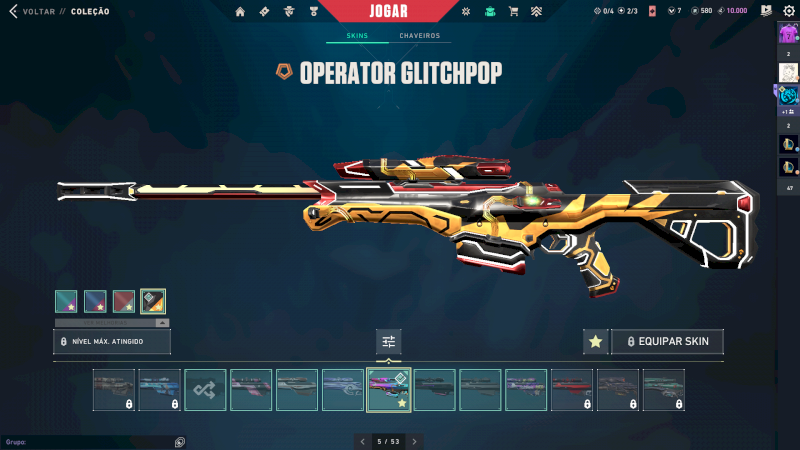Open the home screen via house icon
The height and width of the screenshot is (450, 800).
coord(240,11)
